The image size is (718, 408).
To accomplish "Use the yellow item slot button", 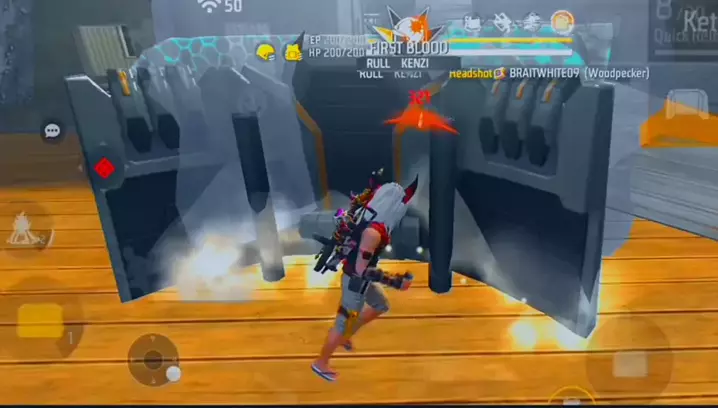I will 41,321.
